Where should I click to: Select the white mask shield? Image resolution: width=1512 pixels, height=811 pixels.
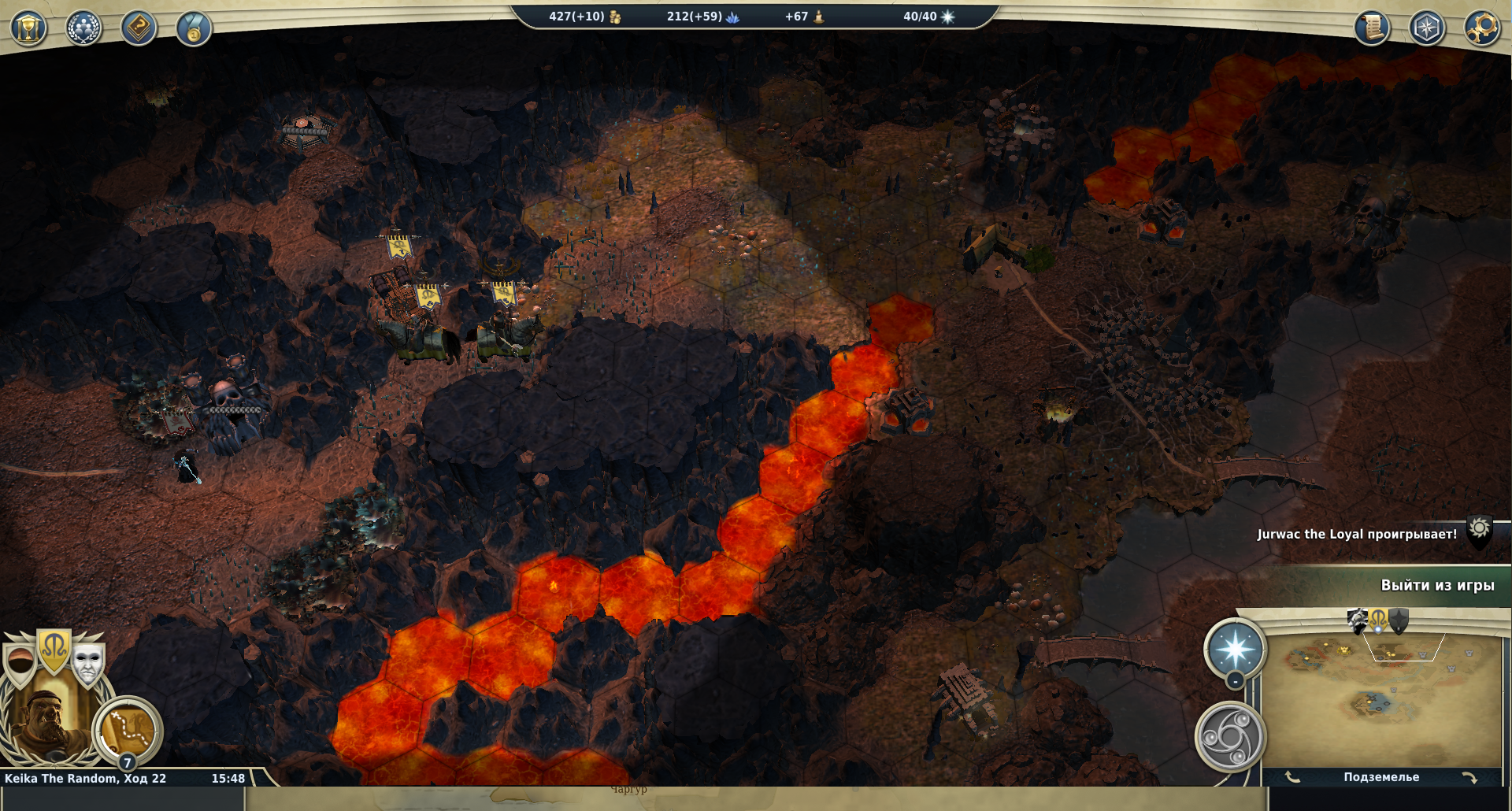(87, 661)
